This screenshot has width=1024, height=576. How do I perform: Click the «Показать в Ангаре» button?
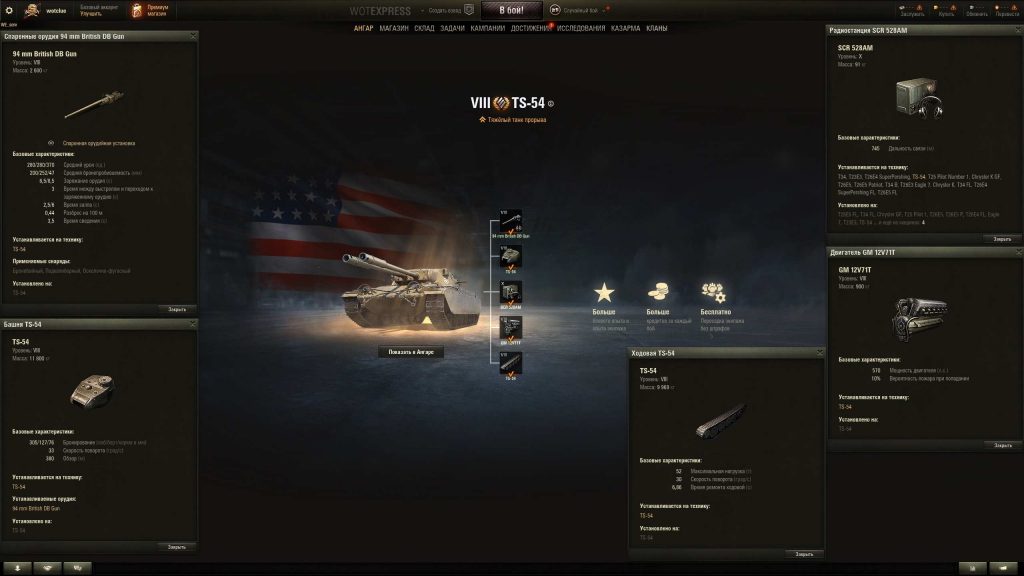point(411,352)
